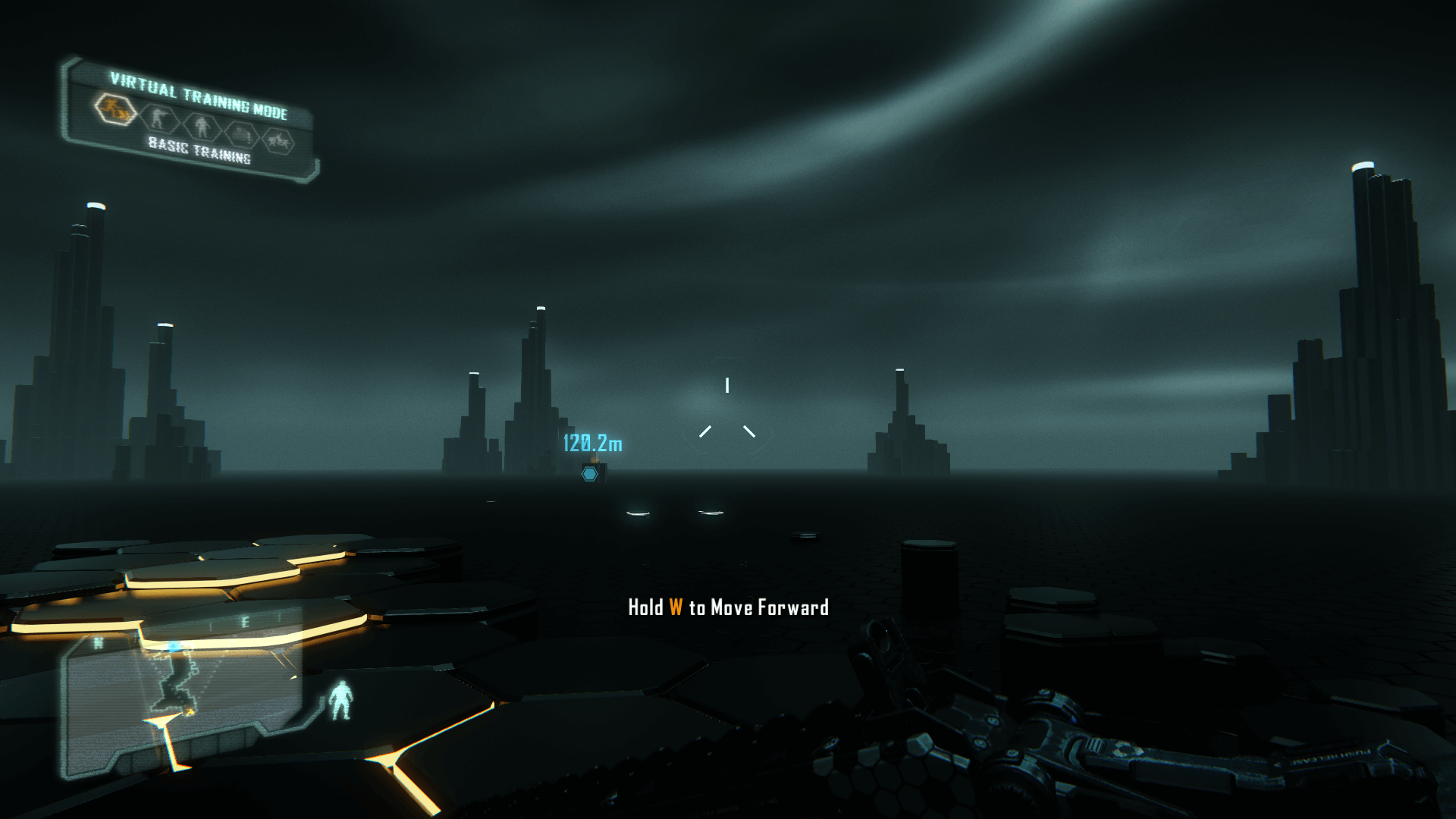Select the orange running-figure training stage icon
The image size is (1456, 819).
click(115, 109)
